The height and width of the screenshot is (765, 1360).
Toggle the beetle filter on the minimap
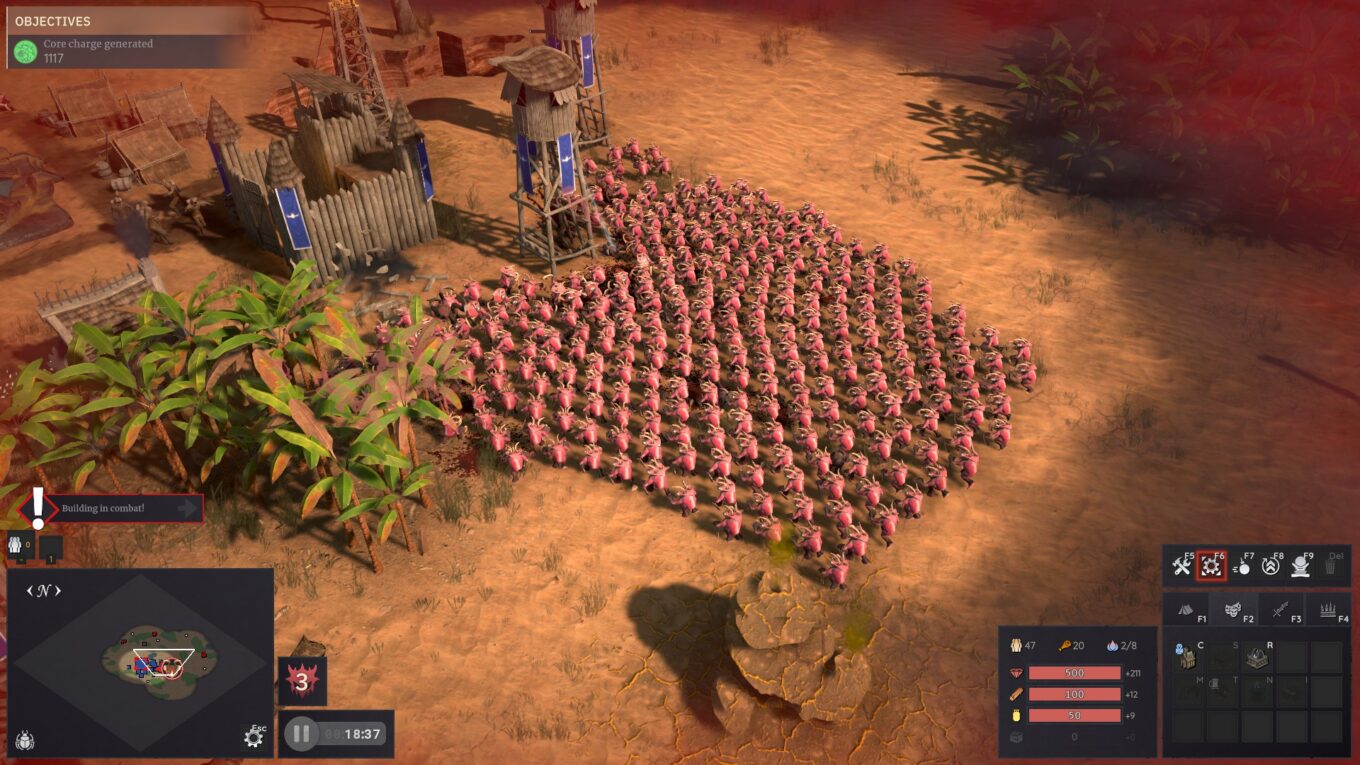click(26, 738)
